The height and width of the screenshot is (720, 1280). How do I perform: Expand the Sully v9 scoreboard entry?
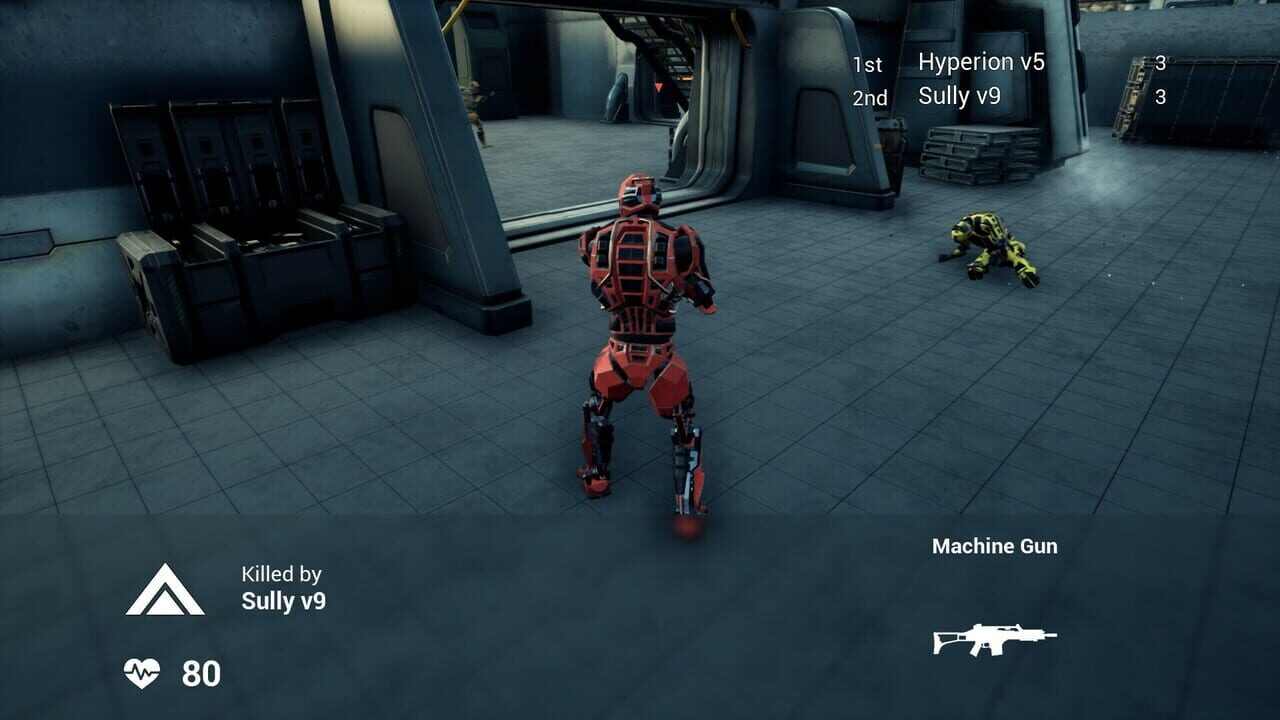coord(960,98)
